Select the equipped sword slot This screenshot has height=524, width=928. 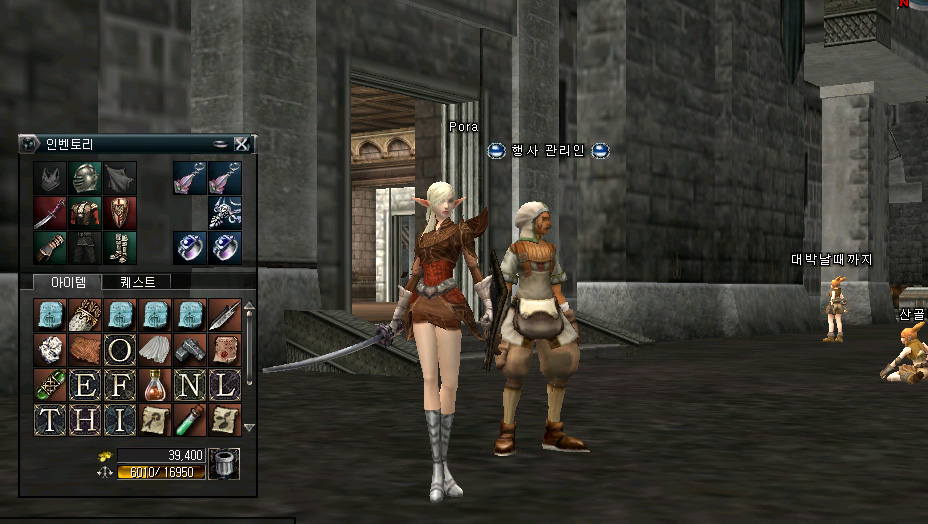50,212
